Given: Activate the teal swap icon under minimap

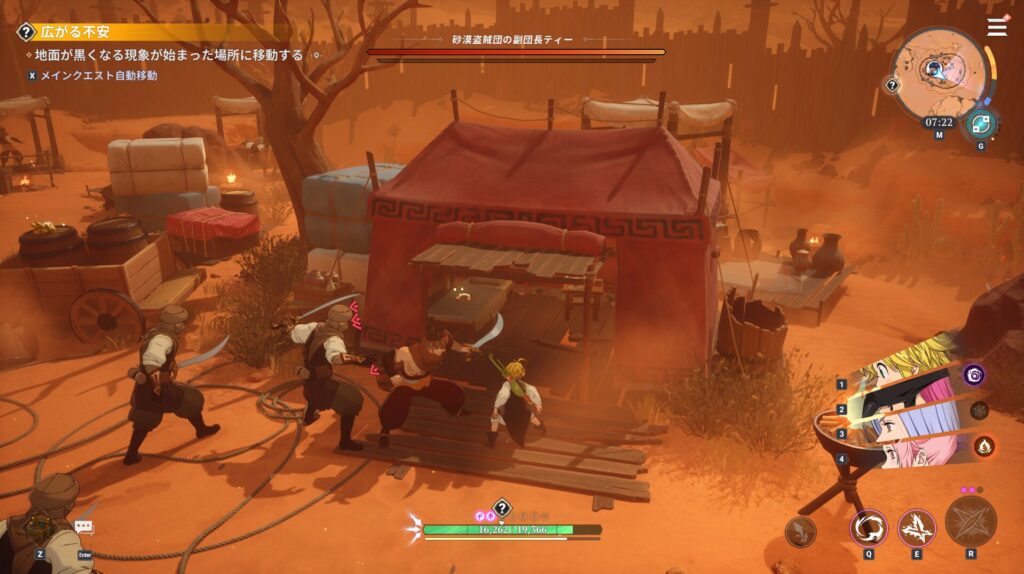Looking at the screenshot, I should point(979,124).
